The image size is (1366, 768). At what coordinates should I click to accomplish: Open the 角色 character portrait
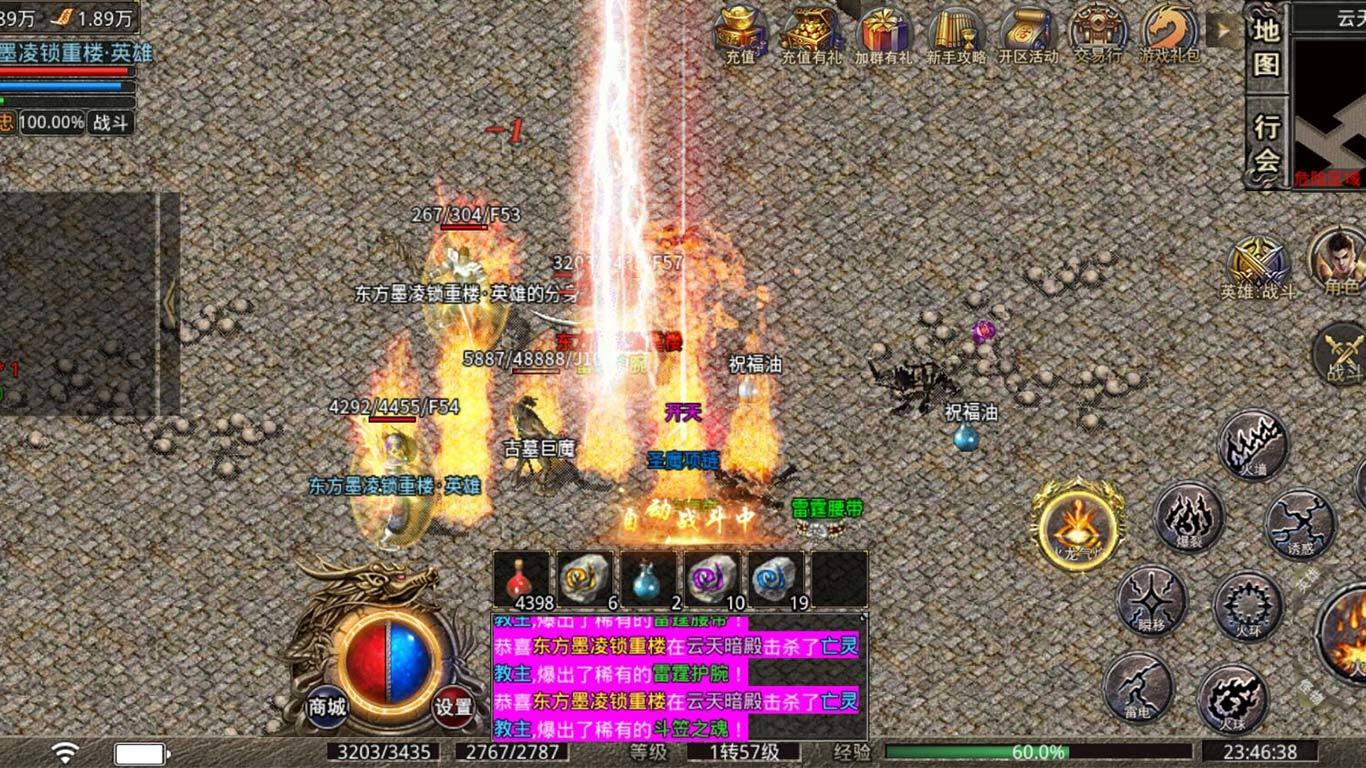1339,260
